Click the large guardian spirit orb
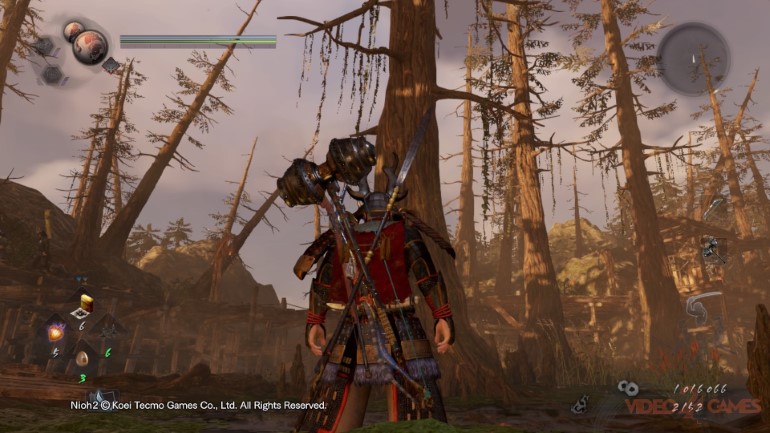770x433 pixels. (x=92, y=48)
